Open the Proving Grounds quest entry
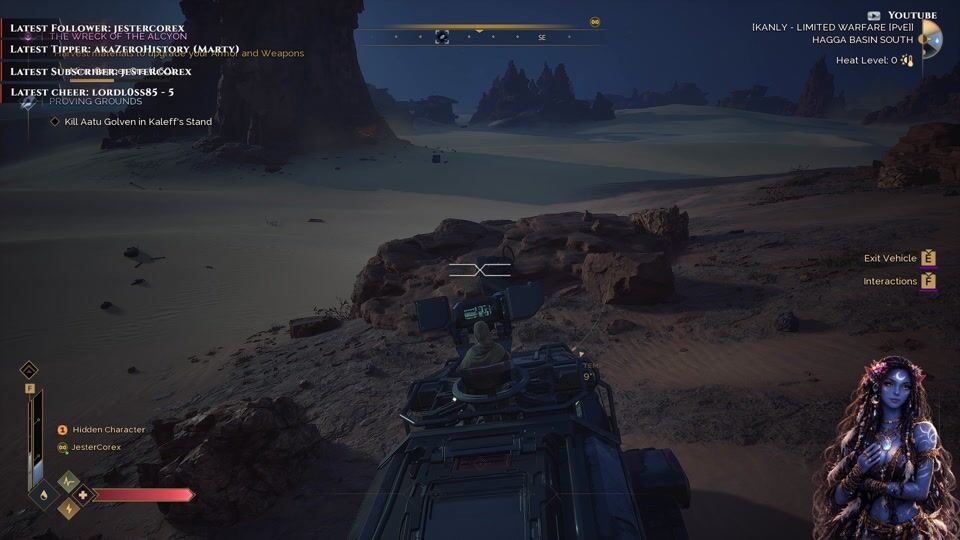 95,101
